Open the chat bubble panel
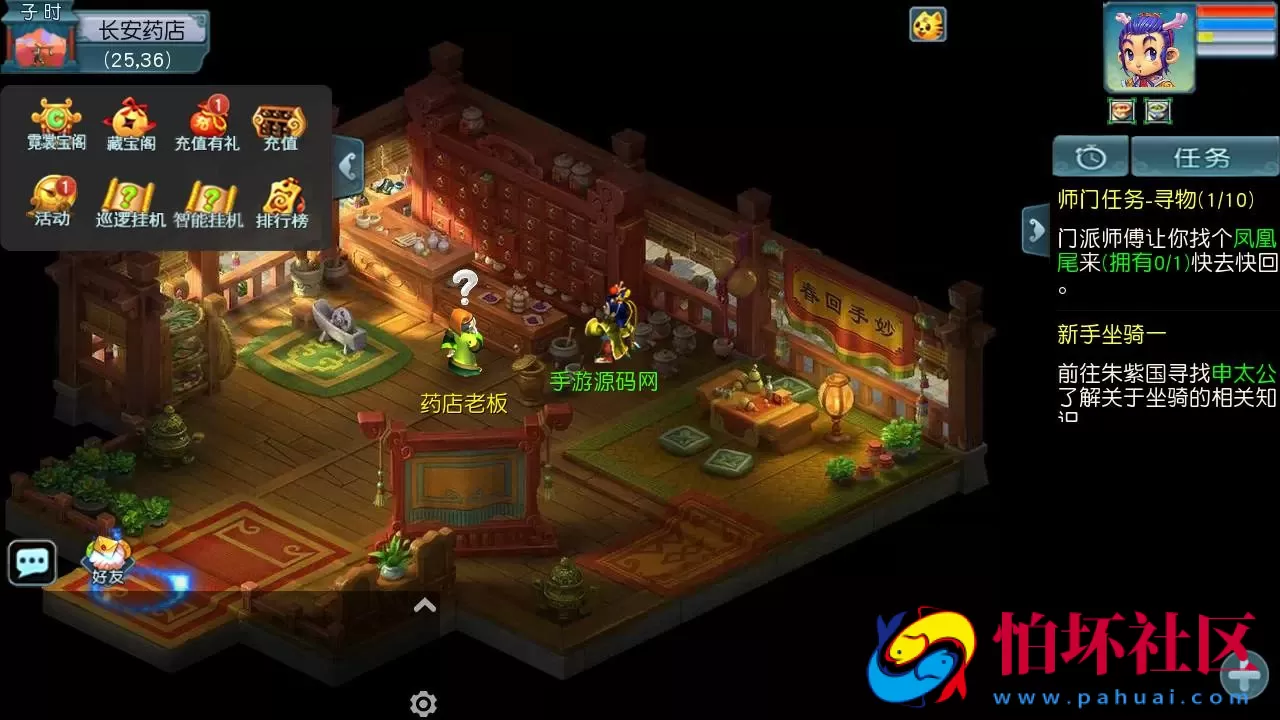 tap(31, 562)
